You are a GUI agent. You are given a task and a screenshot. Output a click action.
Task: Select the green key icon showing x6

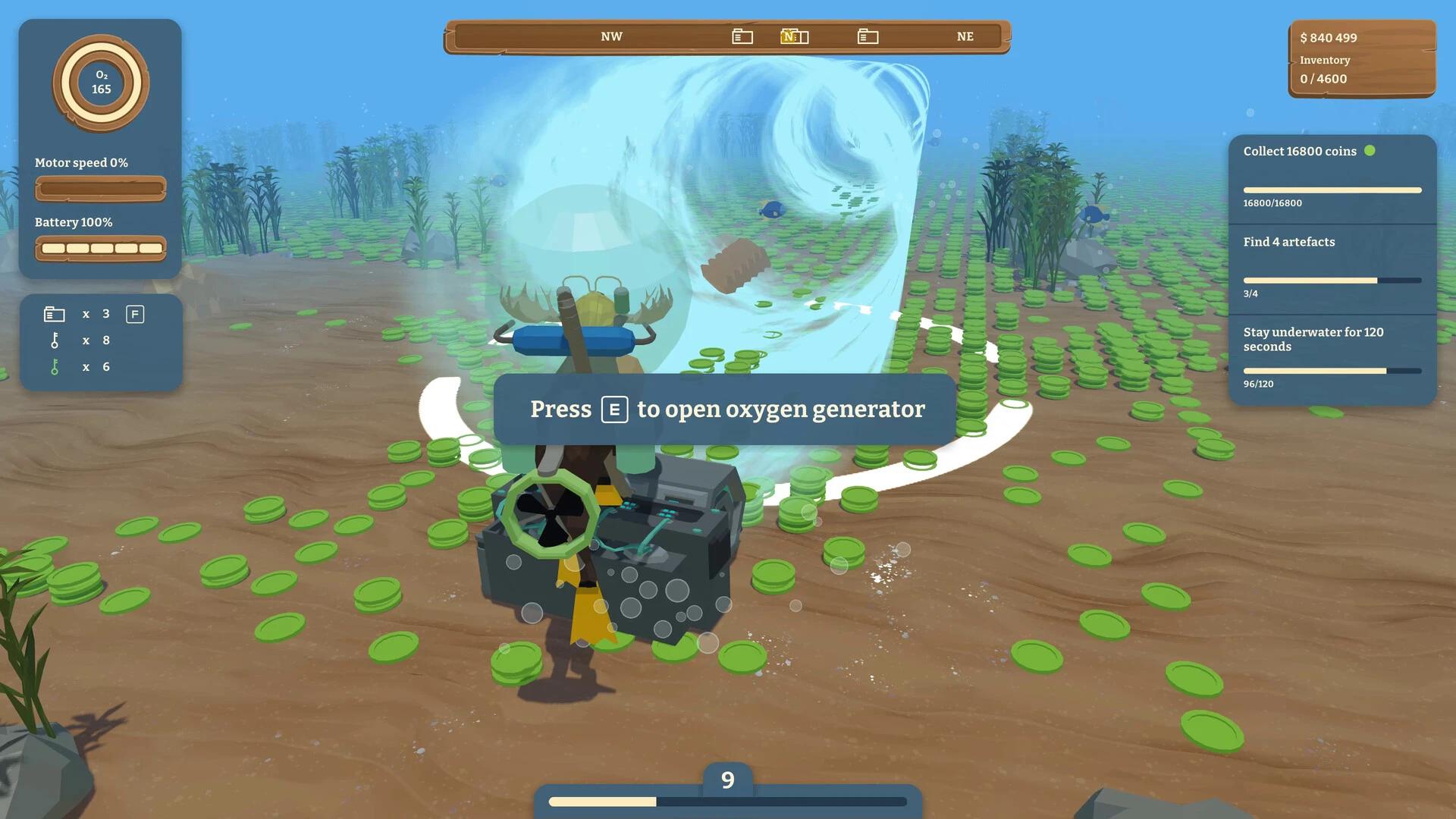(x=54, y=367)
